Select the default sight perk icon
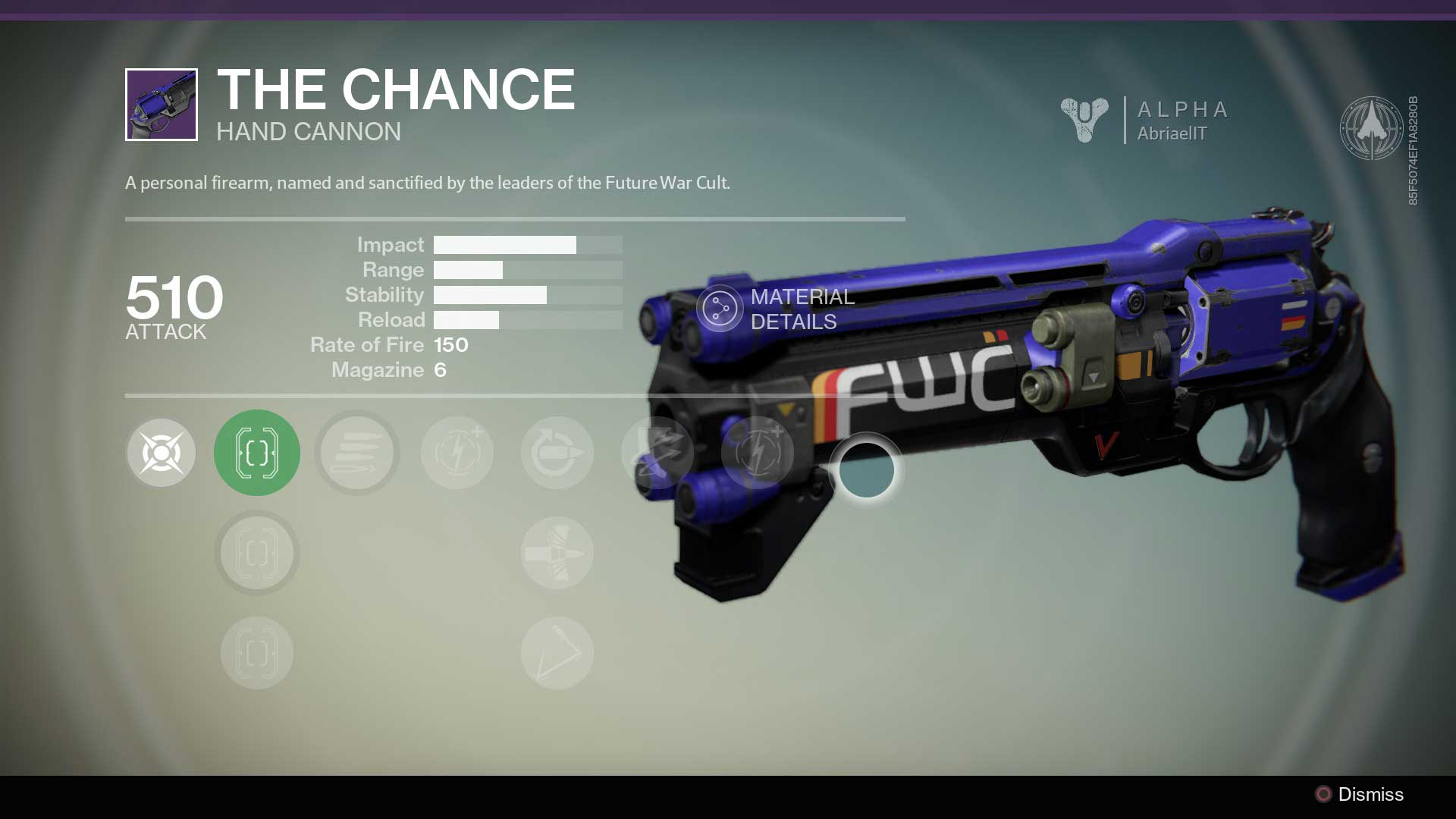This screenshot has height=819, width=1456. click(x=160, y=452)
